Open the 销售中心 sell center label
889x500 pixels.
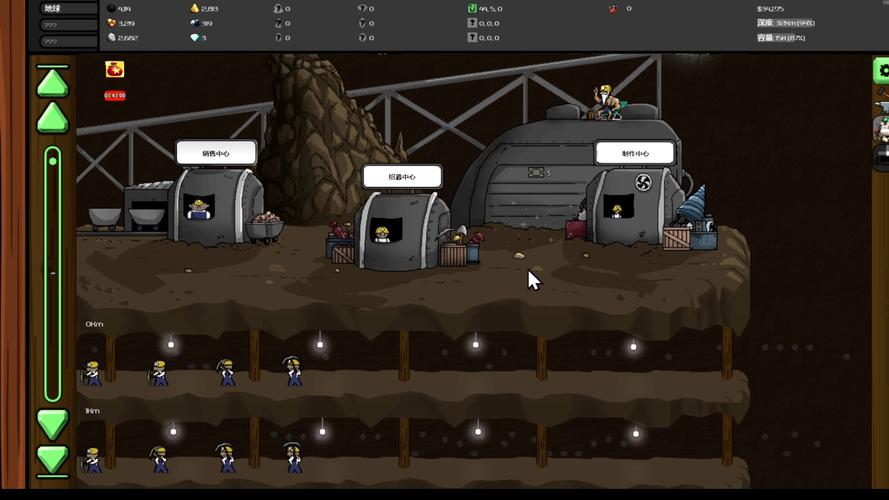coord(216,153)
